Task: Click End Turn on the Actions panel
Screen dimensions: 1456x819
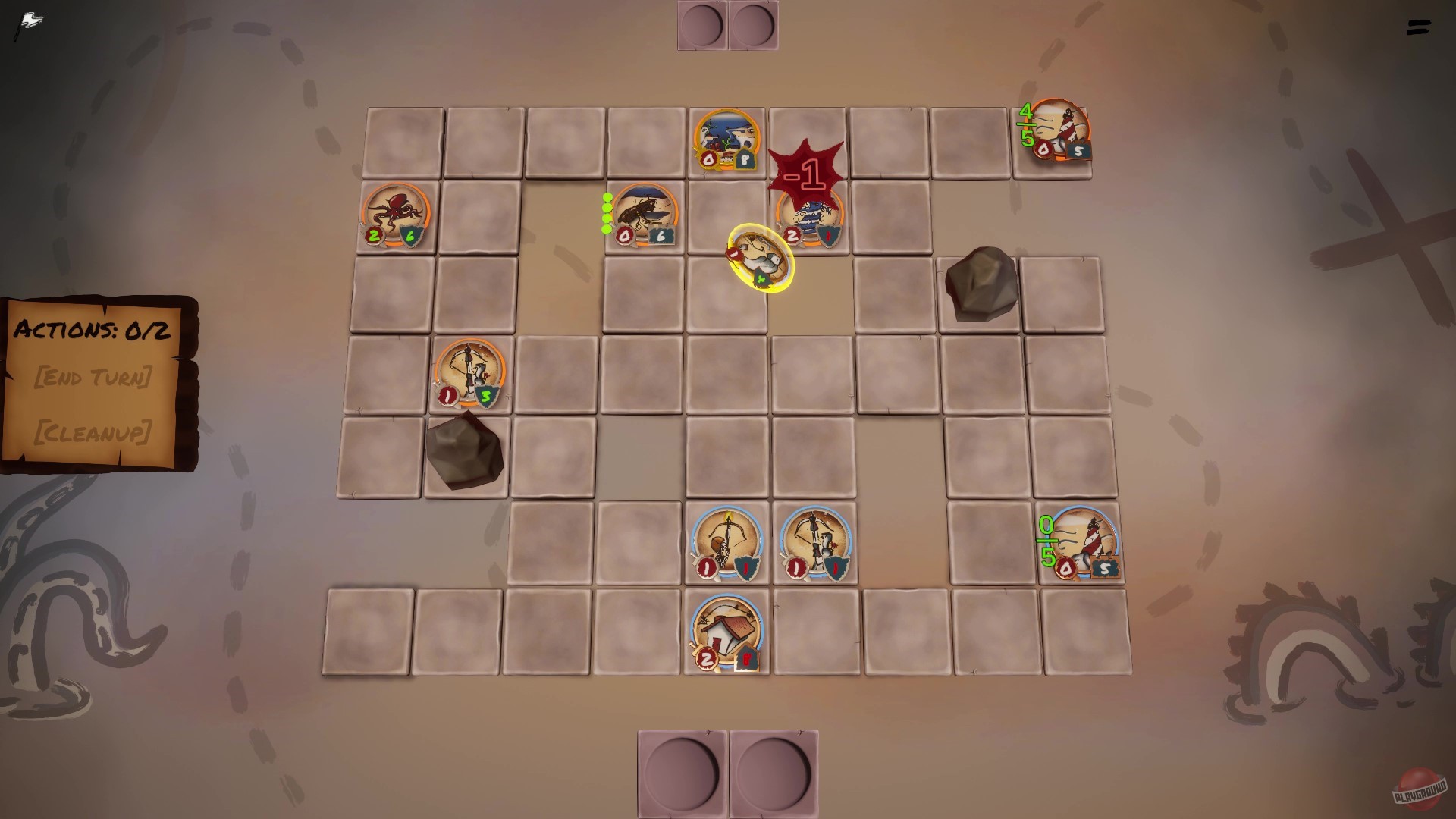Action: (x=95, y=378)
